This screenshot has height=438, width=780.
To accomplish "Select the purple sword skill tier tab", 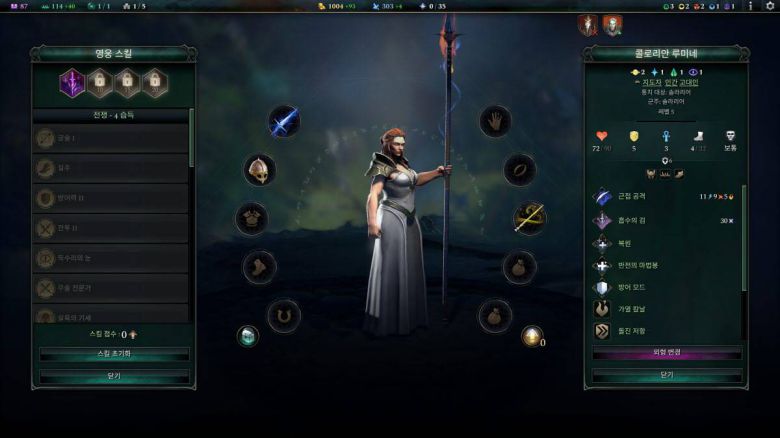I will (x=72, y=83).
